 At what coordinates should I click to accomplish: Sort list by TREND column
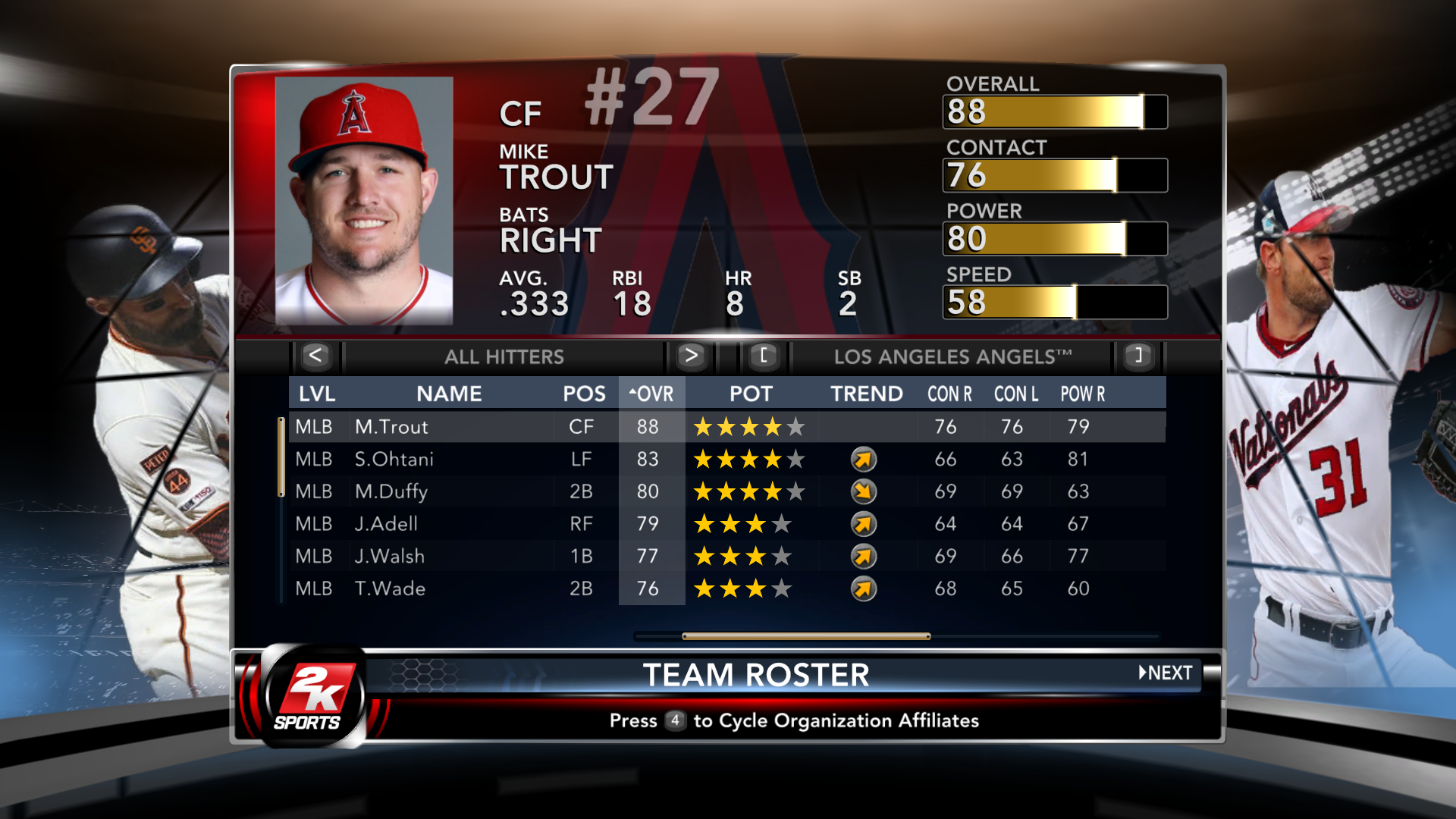tap(866, 394)
